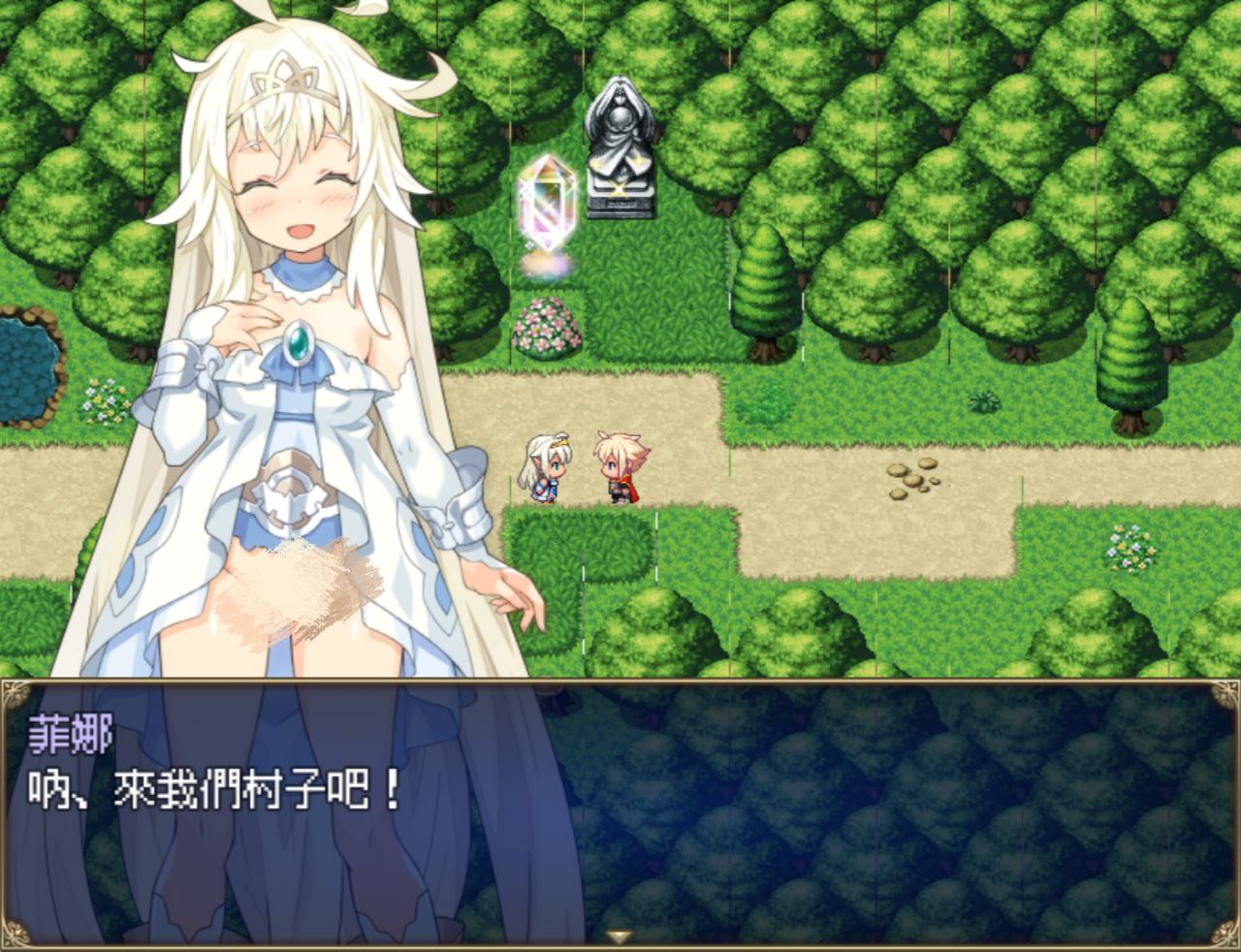Select the pink flower bush tile

(x=546, y=329)
